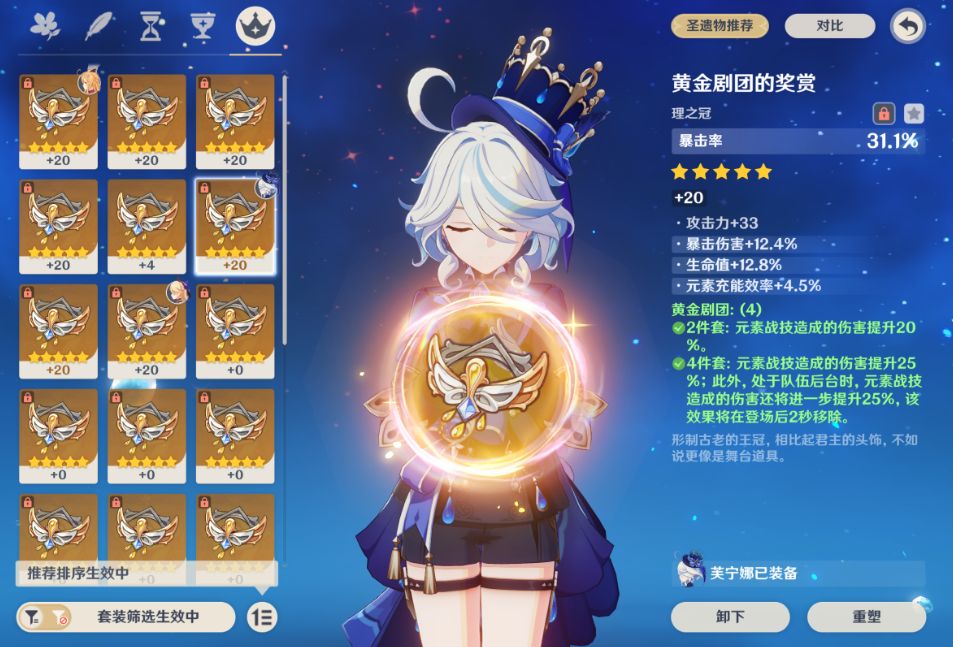Toggle the artifact lock icon
Image resolution: width=953 pixels, height=647 pixels.
[883, 113]
